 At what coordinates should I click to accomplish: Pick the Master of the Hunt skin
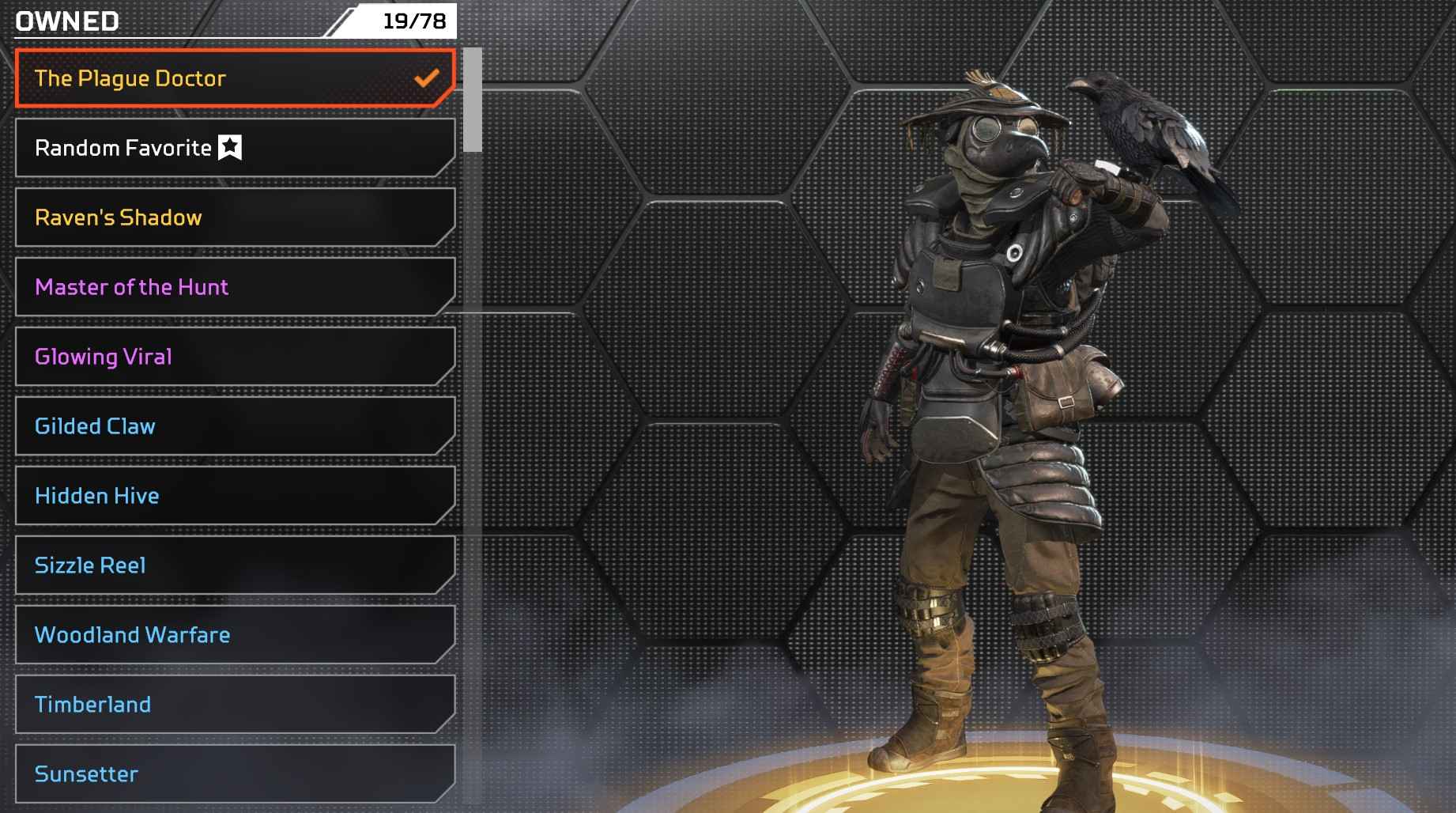click(x=235, y=287)
